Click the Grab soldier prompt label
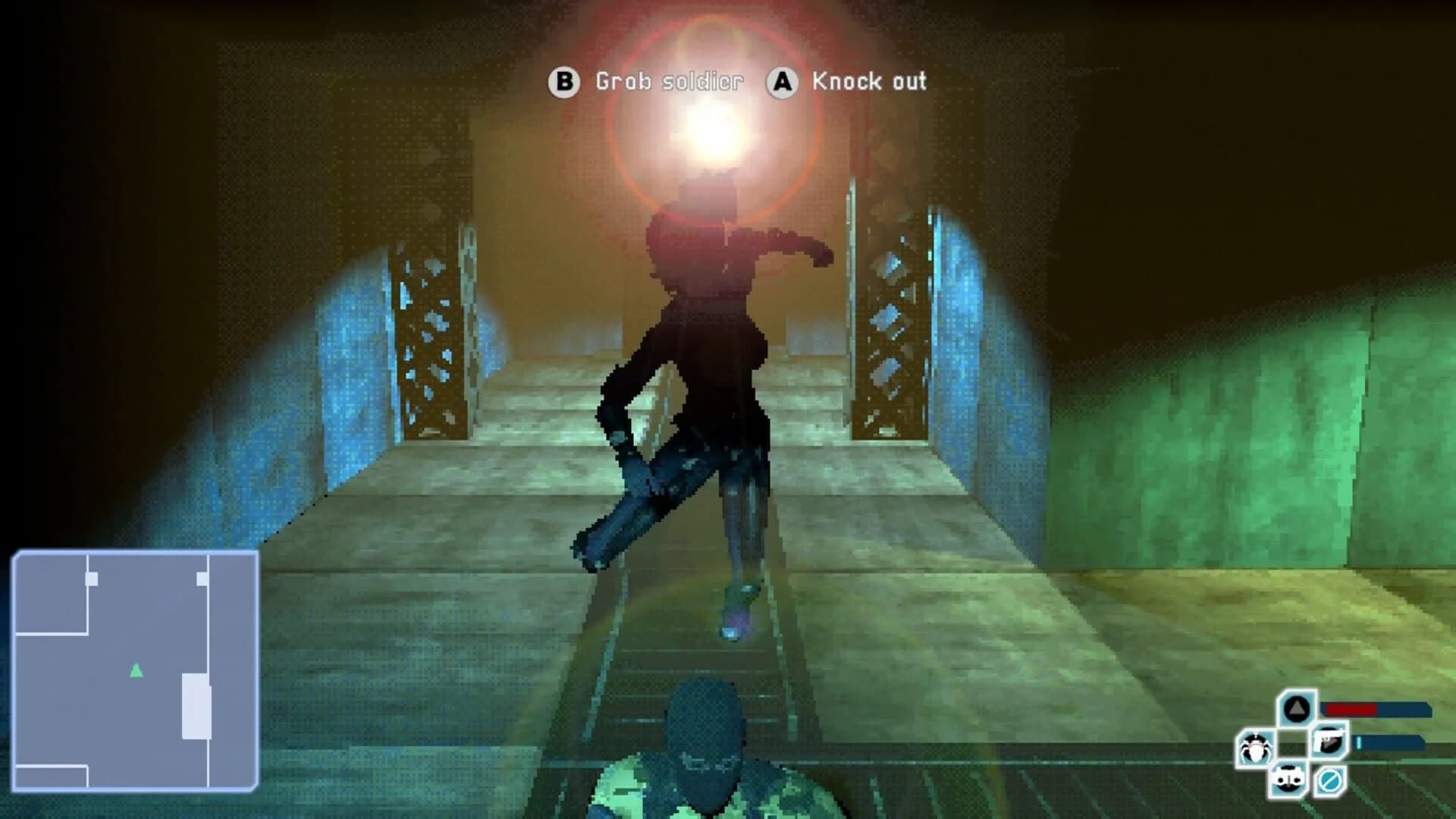 (670, 82)
